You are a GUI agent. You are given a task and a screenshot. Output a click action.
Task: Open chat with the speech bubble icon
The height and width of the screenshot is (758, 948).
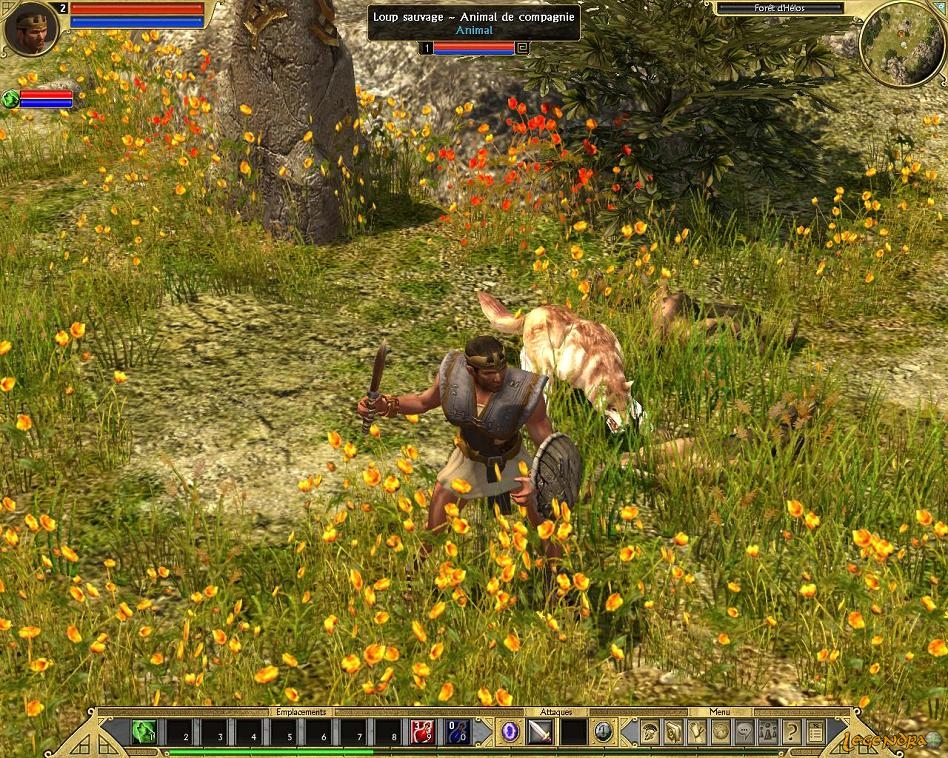[x=743, y=733]
